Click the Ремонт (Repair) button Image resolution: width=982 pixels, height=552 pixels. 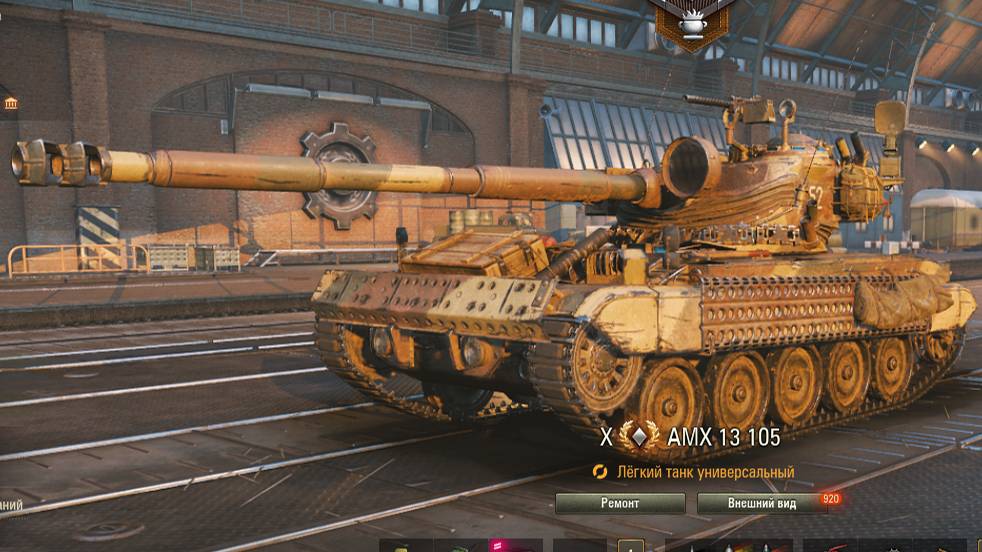(620, 503)
